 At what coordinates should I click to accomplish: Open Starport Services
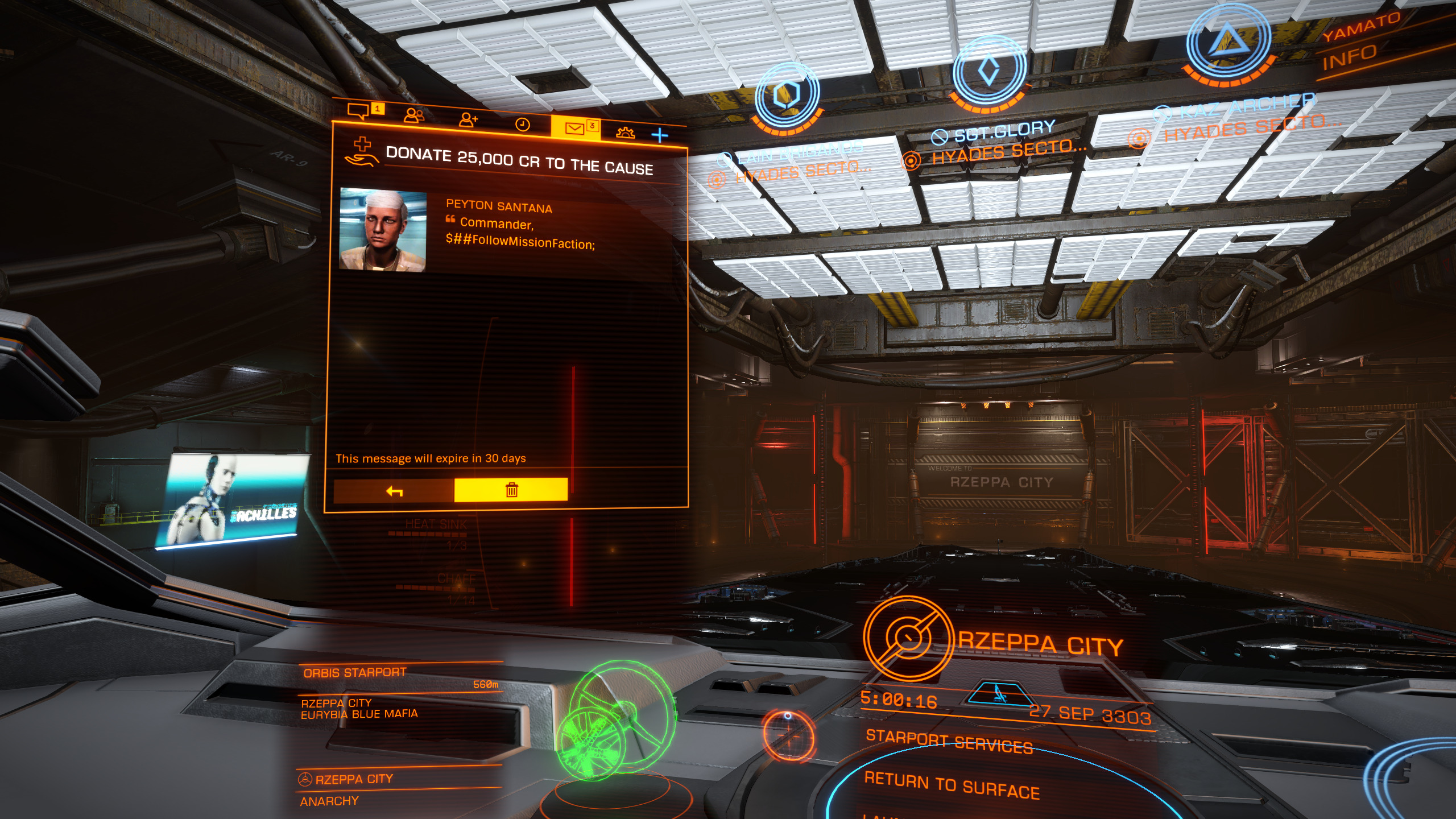[949, 742]
